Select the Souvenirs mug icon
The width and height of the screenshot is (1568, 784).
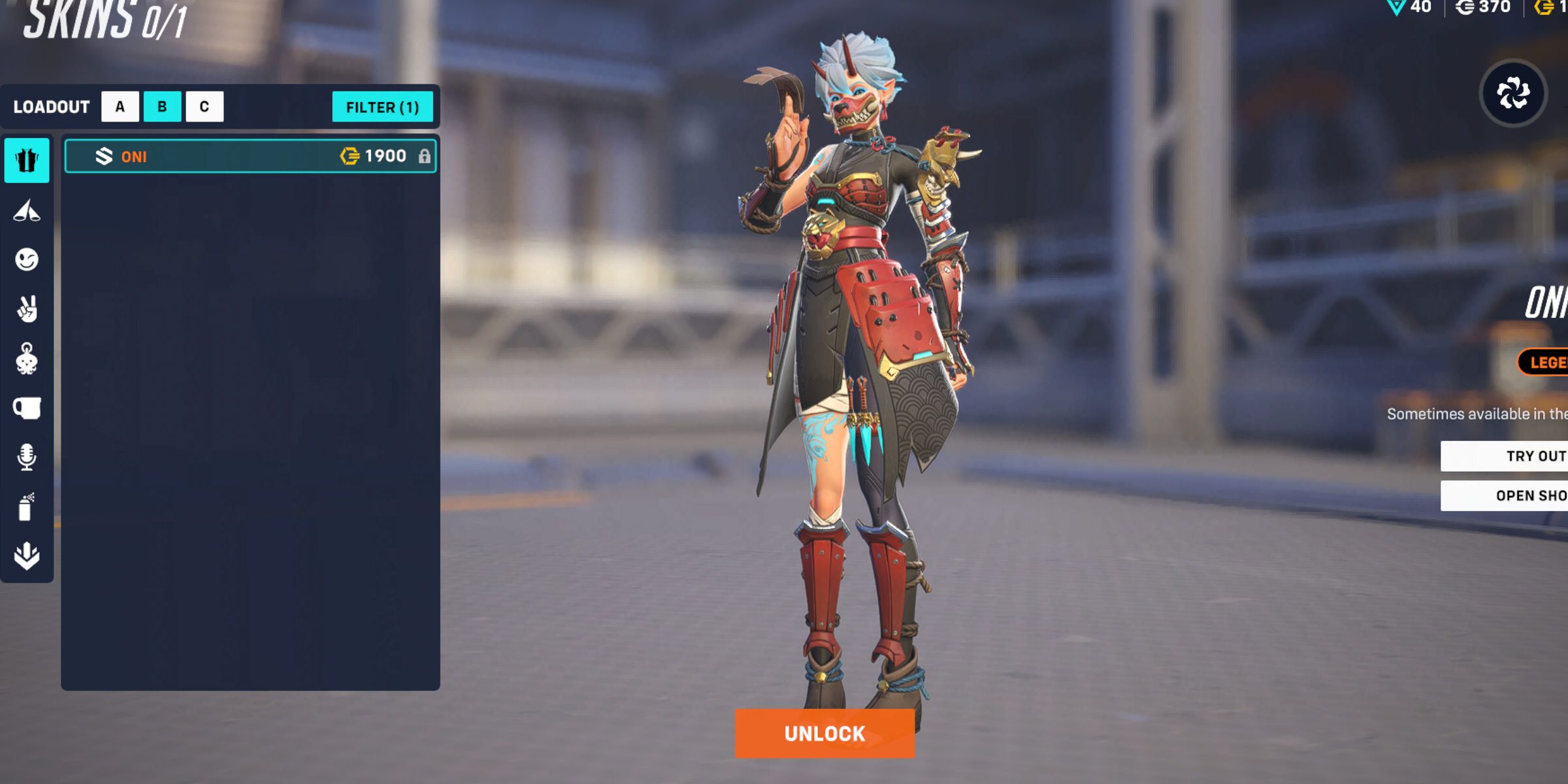point(26,407)
